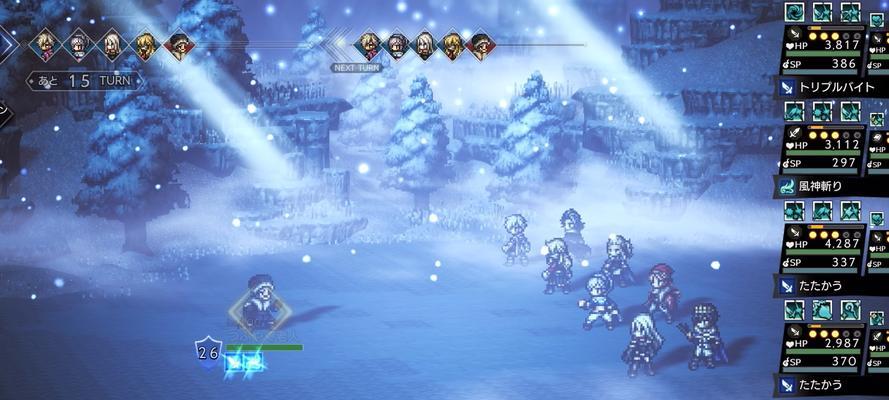Click the red-hatted portrait in the current turn order
Screen dimensions: 889x400
point(180,44)
